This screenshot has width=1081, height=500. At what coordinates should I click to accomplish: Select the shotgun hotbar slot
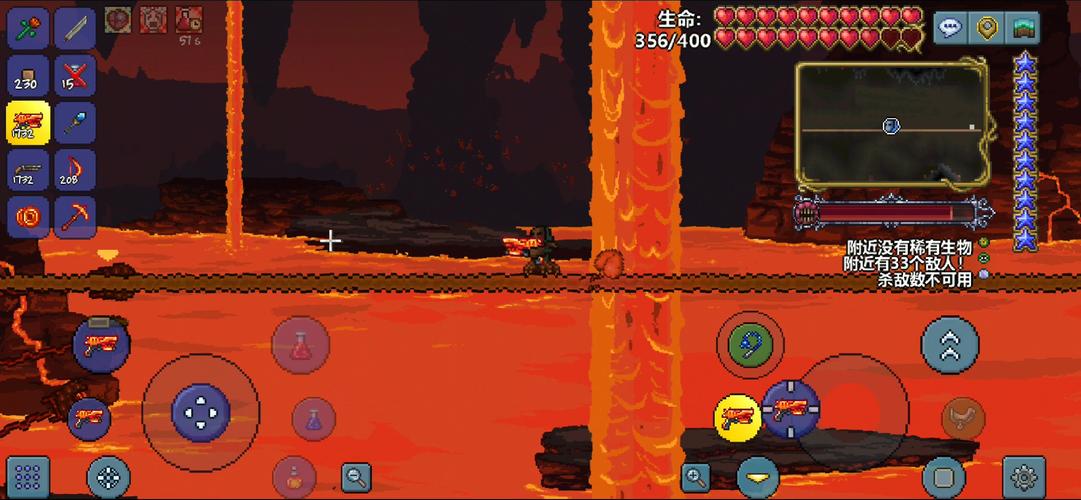29,170
